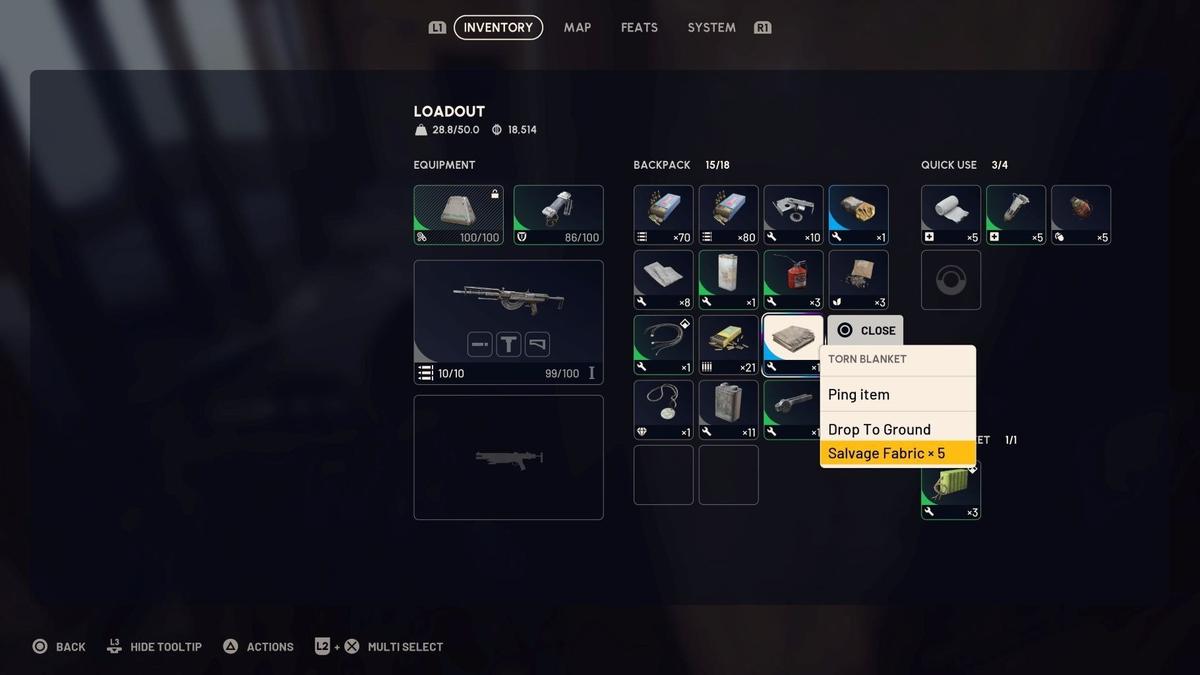Select the red fuel canister backpack item

click(x=793, y=280)
